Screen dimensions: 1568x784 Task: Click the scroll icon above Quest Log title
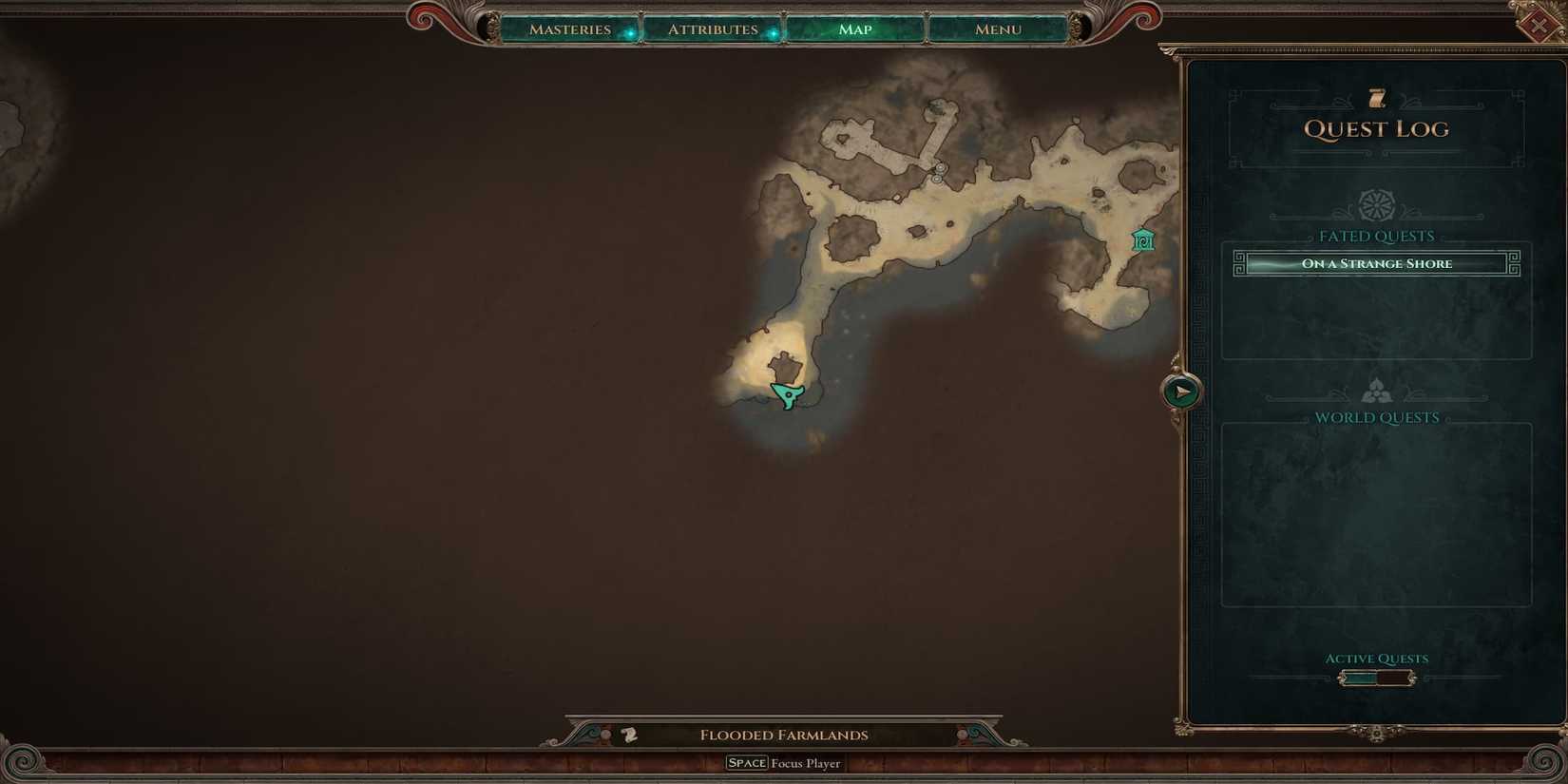pos(1375,97)
